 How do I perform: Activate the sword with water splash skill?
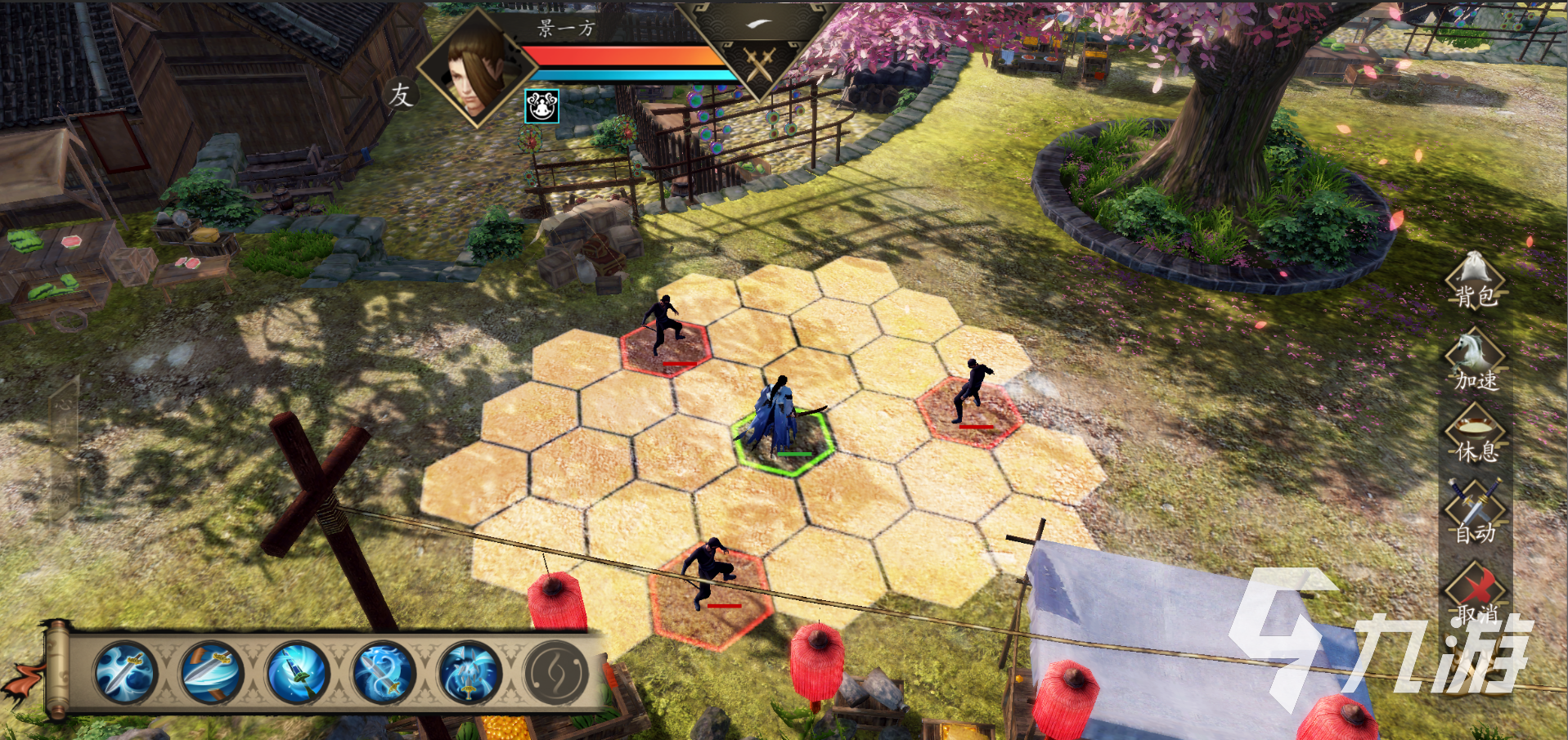point(125,673)
